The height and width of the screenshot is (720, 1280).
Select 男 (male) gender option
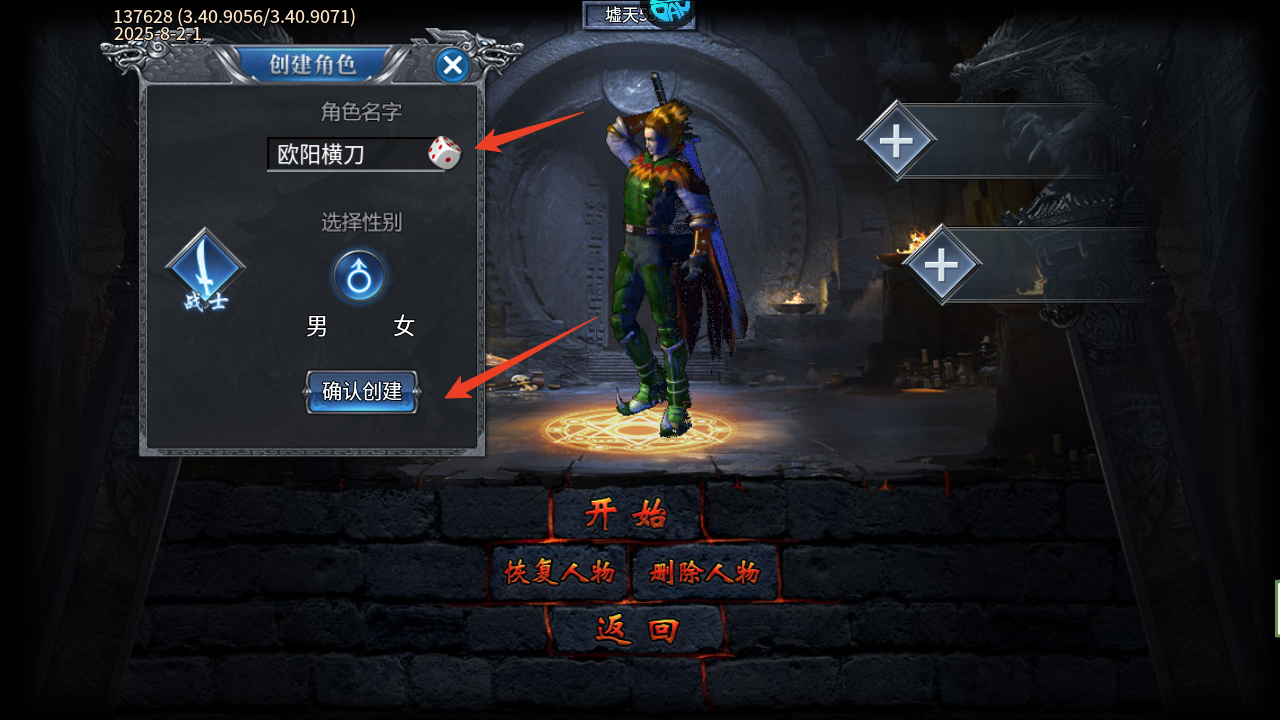pos(317,326)
